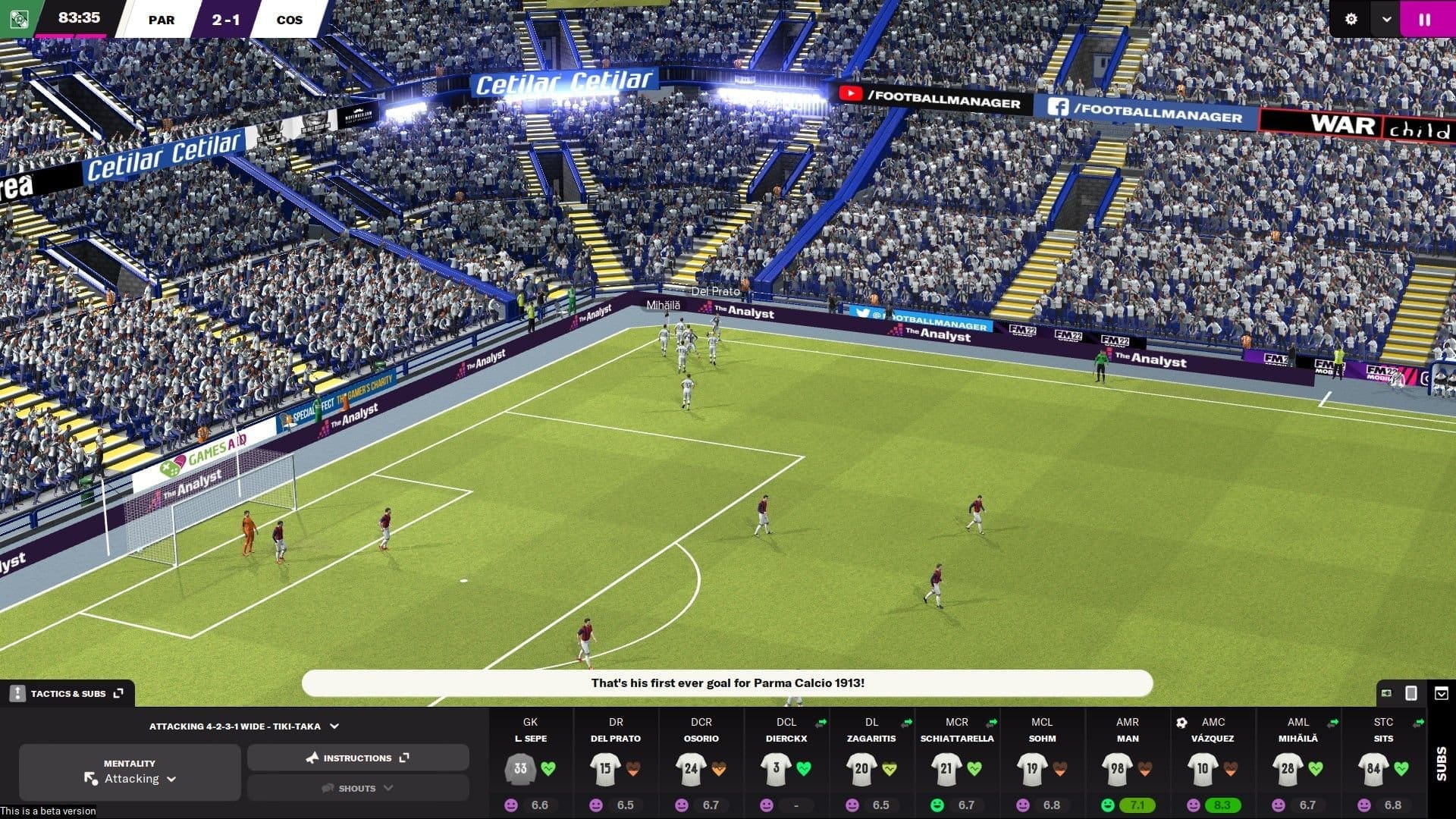Open match settings via the gear icon
1456x819 pixels.
coord(1351,20)
